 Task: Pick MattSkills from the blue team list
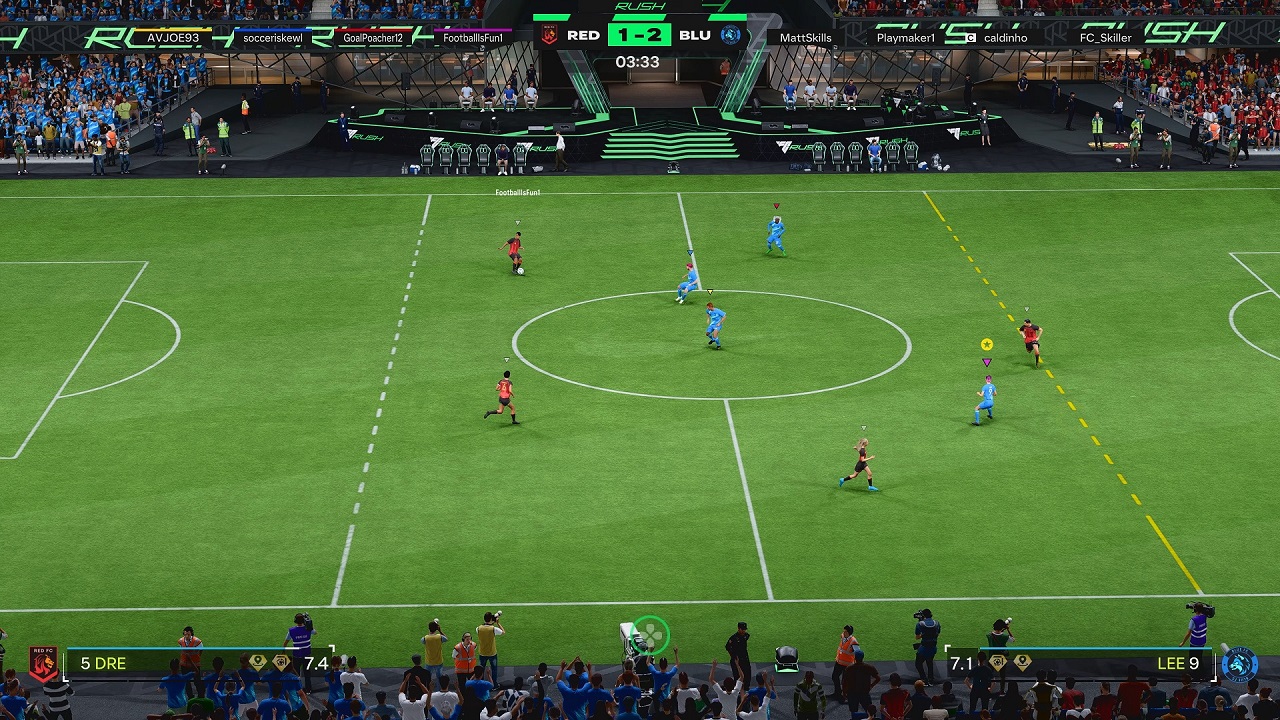pyautogui.click(x=805, y=38)
